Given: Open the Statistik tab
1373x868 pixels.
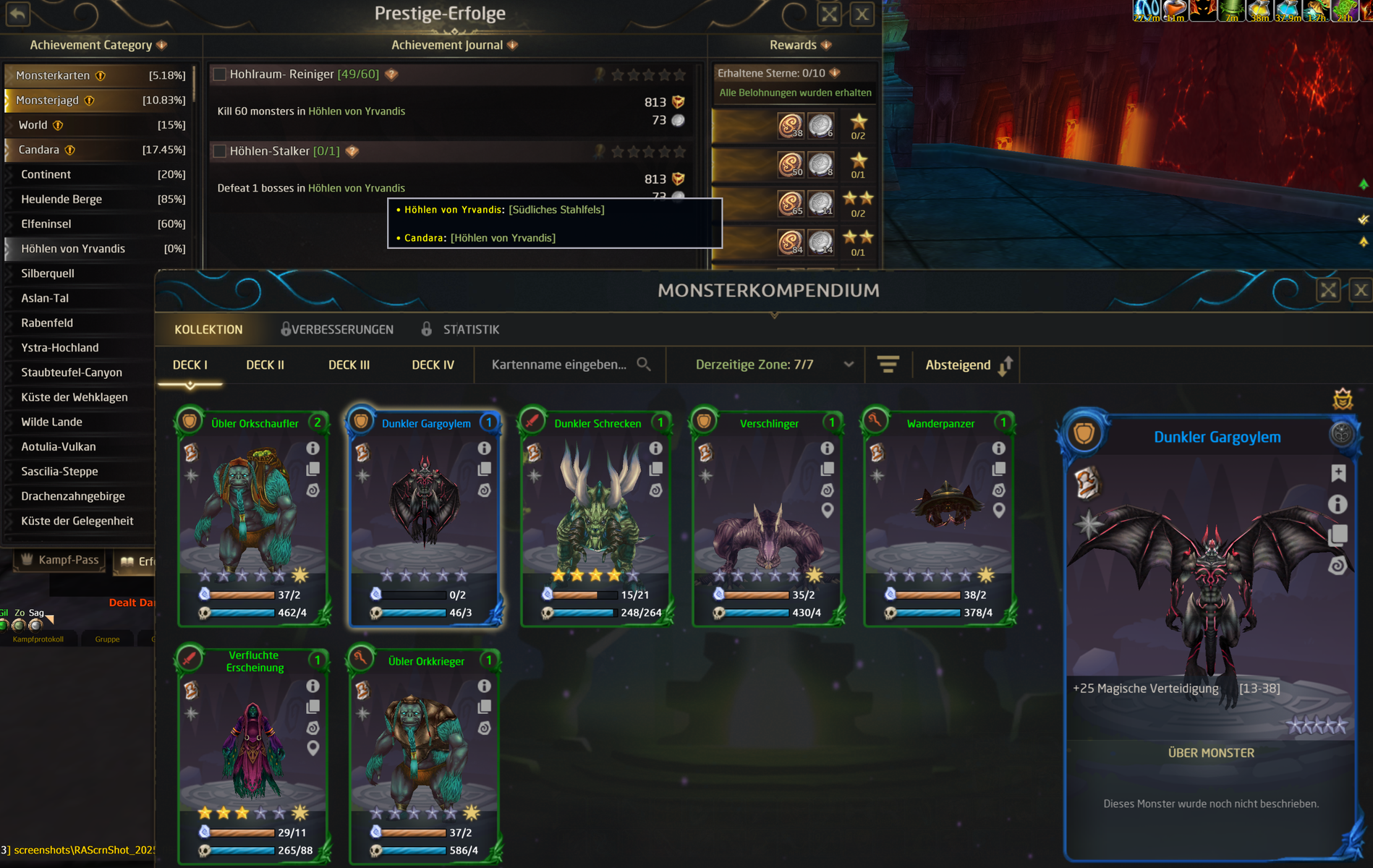Looking at the screenshot, I should (470, 330).
